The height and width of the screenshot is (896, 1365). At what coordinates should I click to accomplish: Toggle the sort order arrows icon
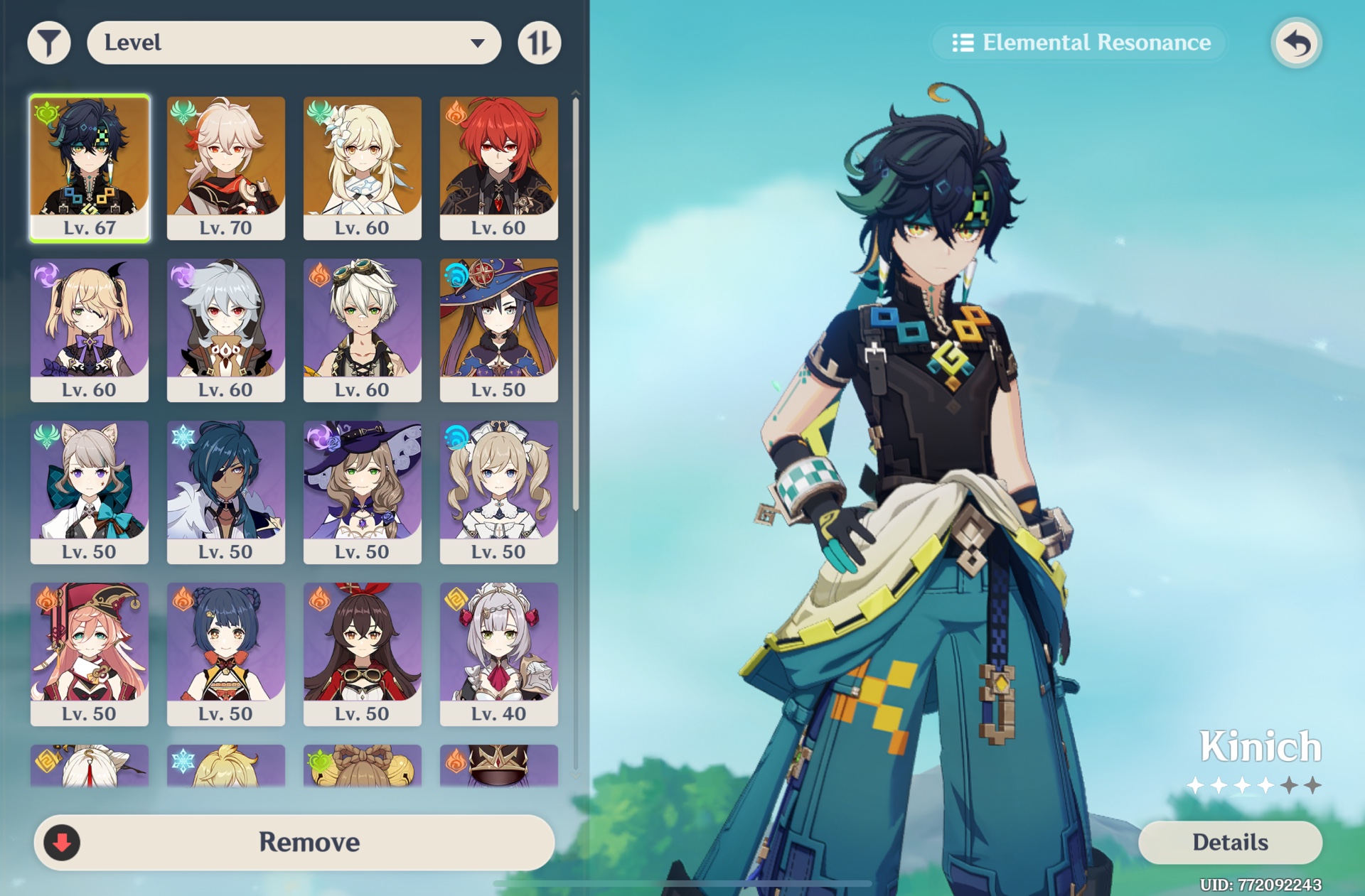pyautogui.click(x=539, y=42)
